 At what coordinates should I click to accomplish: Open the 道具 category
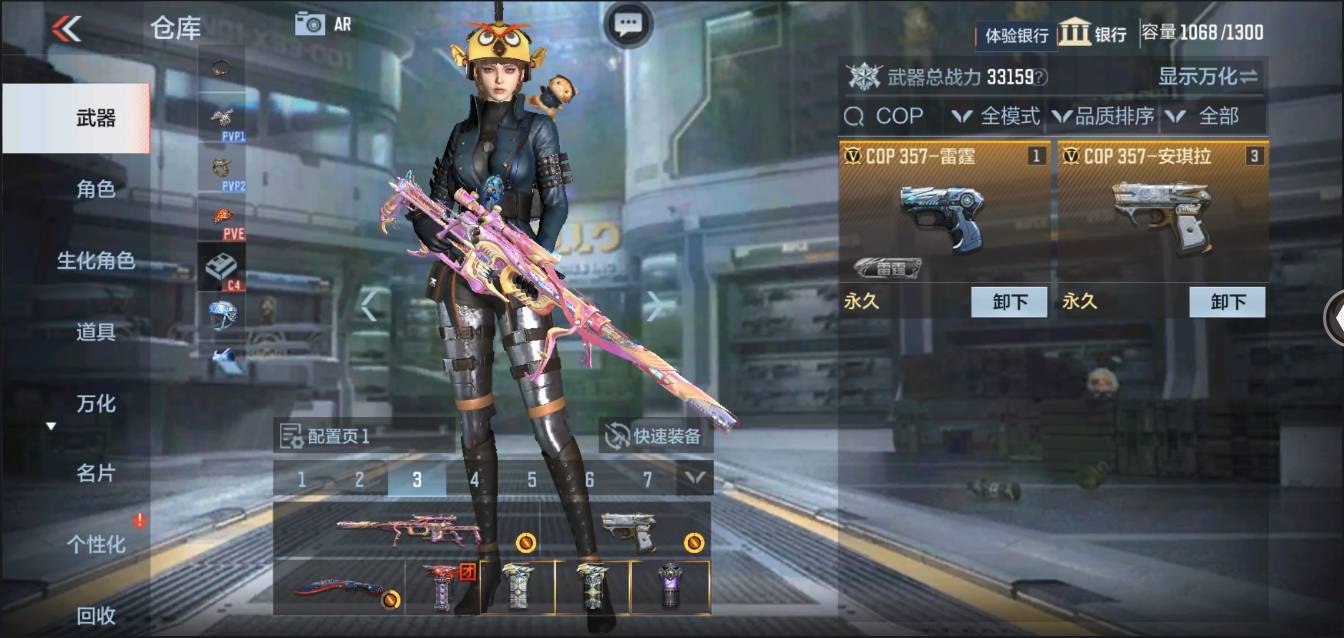[x=96, y=332]
